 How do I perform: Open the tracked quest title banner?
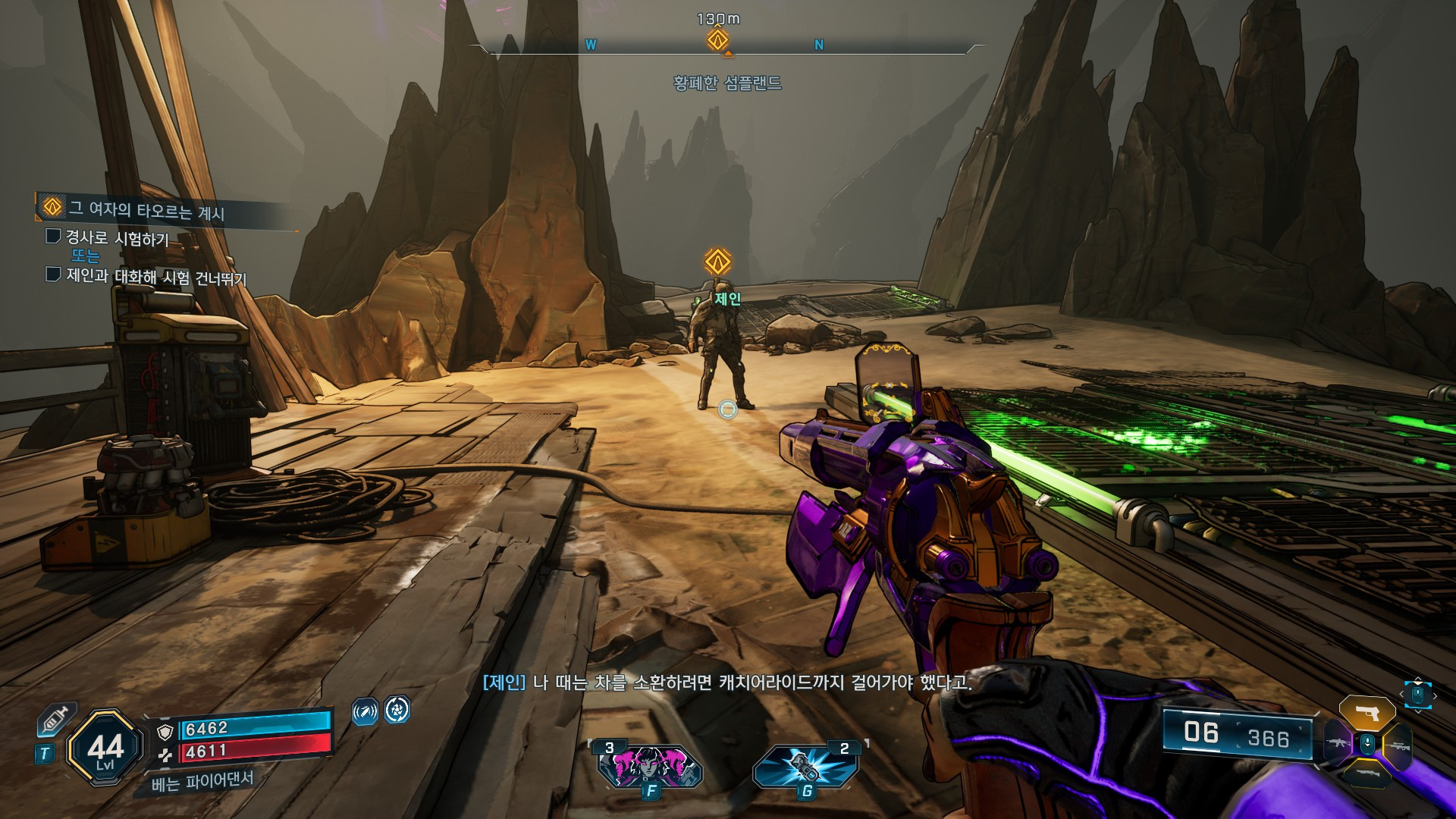[x=144, y=209]
